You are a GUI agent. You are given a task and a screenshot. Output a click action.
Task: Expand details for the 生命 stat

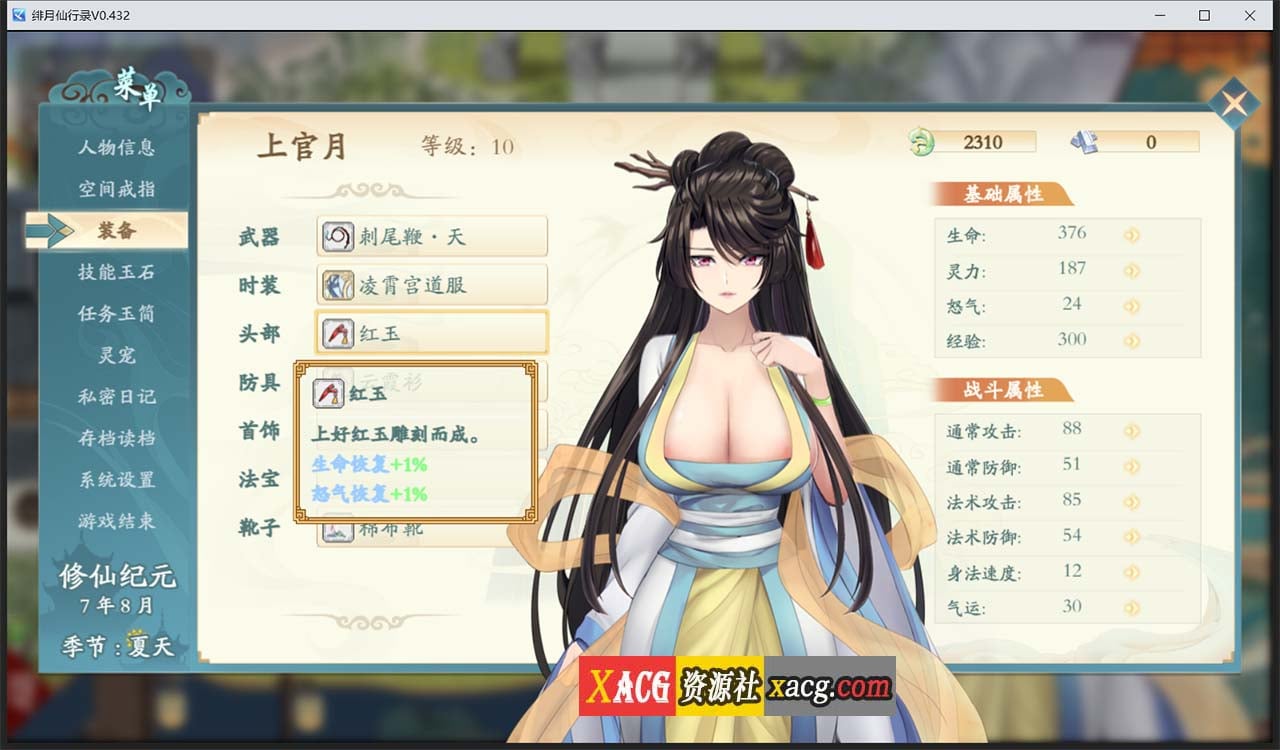1131,233
